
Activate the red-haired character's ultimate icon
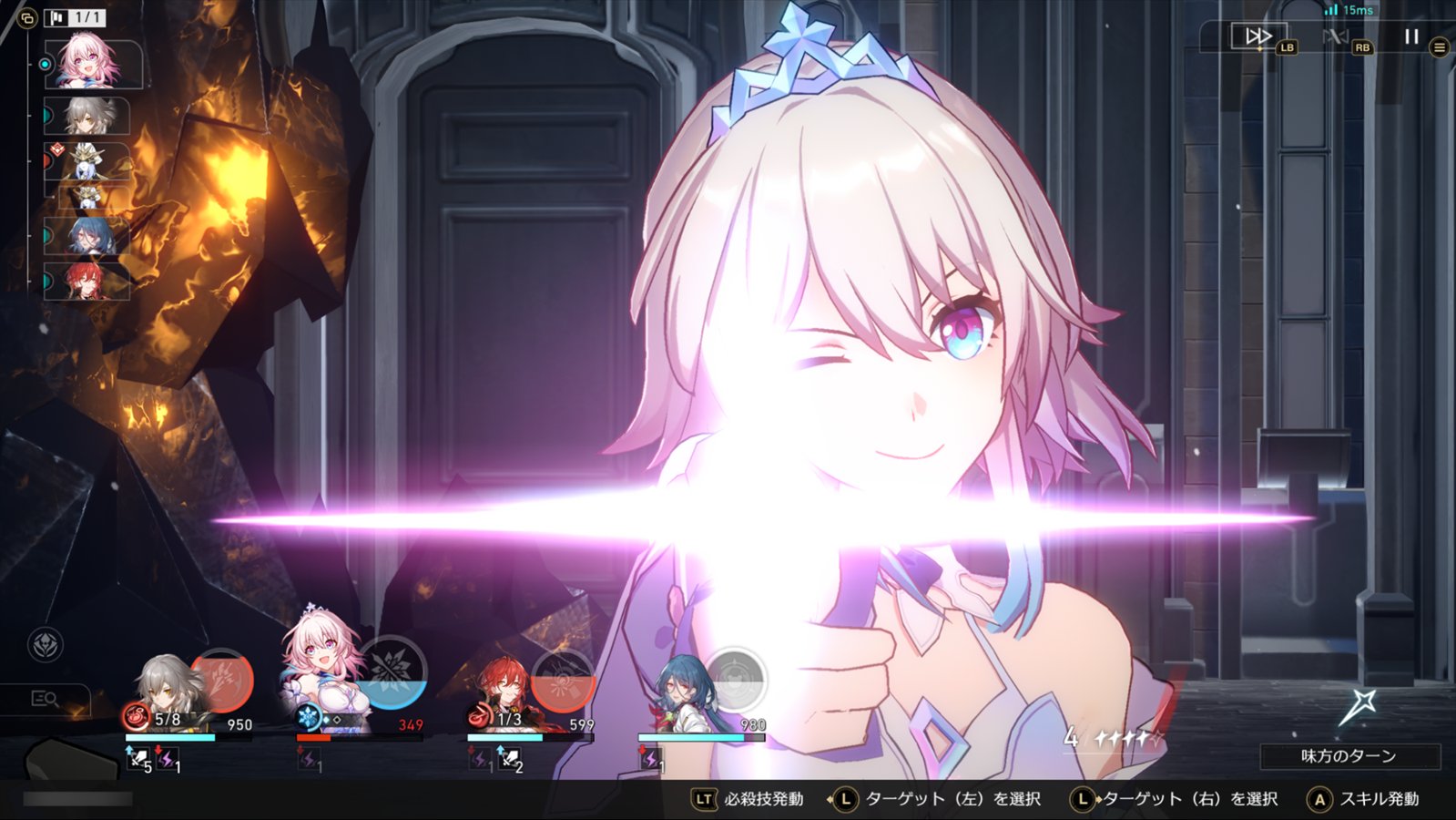(562, 680)
